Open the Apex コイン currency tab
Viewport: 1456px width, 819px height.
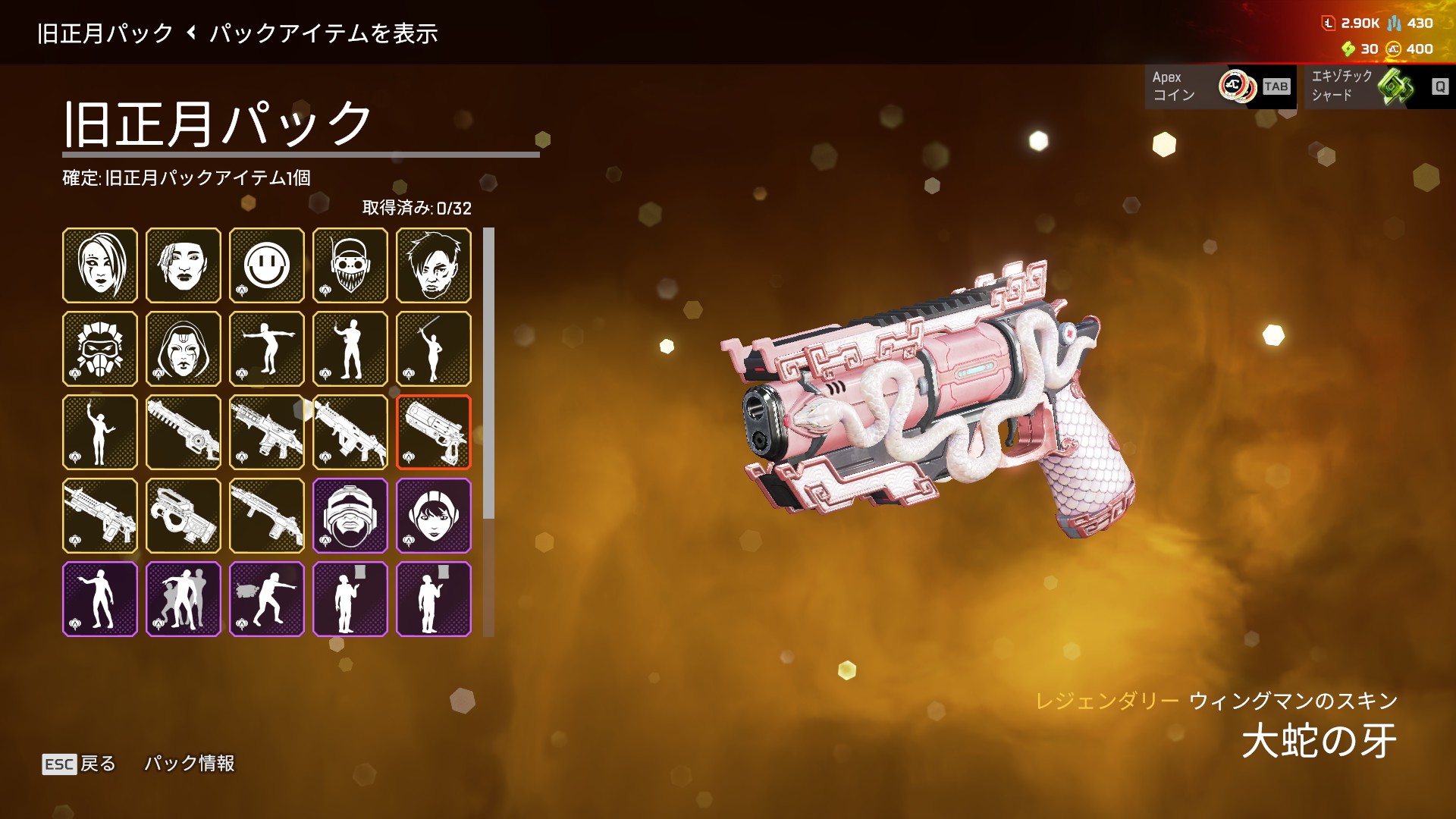click(1219, 86)
